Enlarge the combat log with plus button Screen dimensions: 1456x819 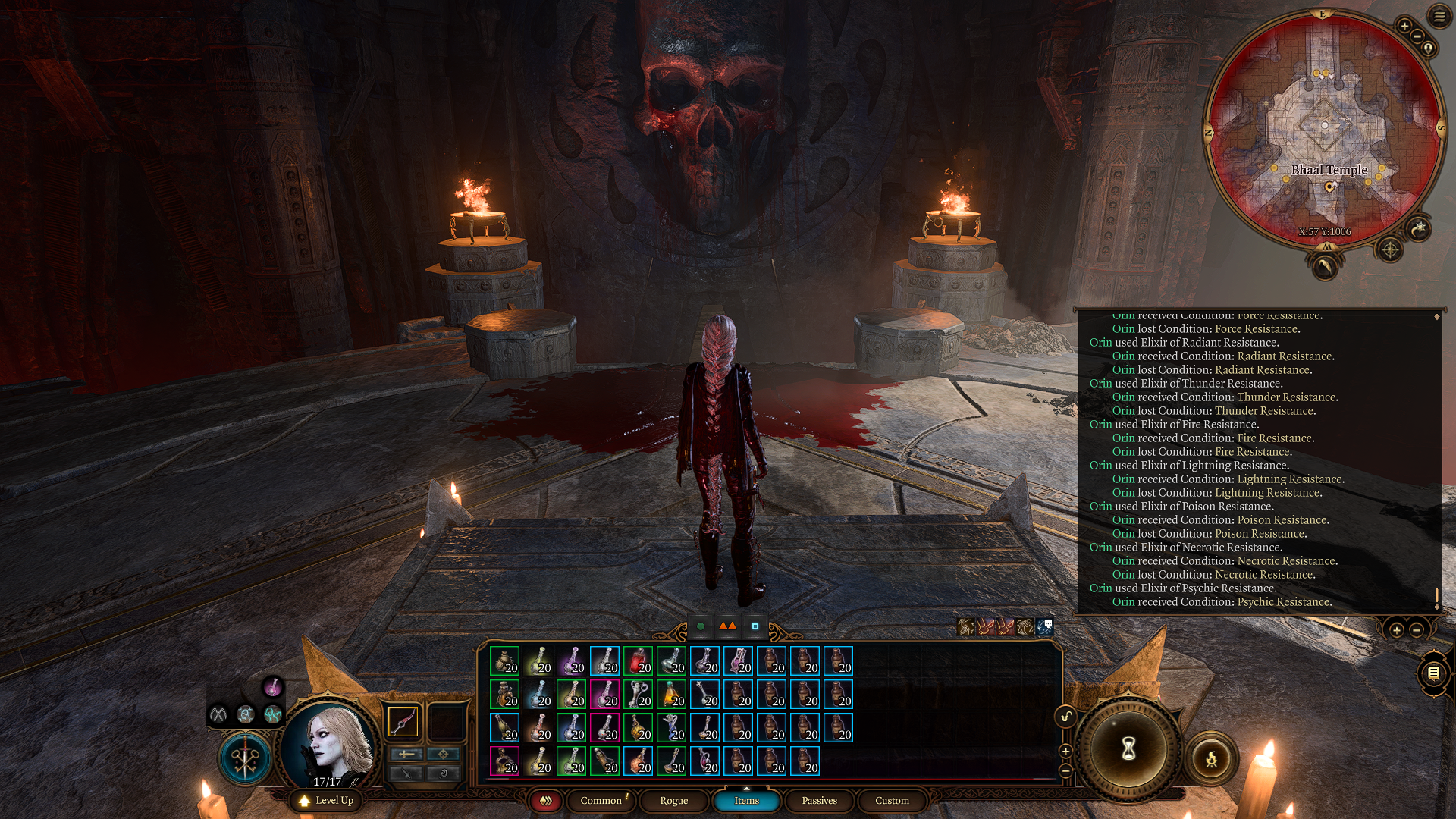1396,629
